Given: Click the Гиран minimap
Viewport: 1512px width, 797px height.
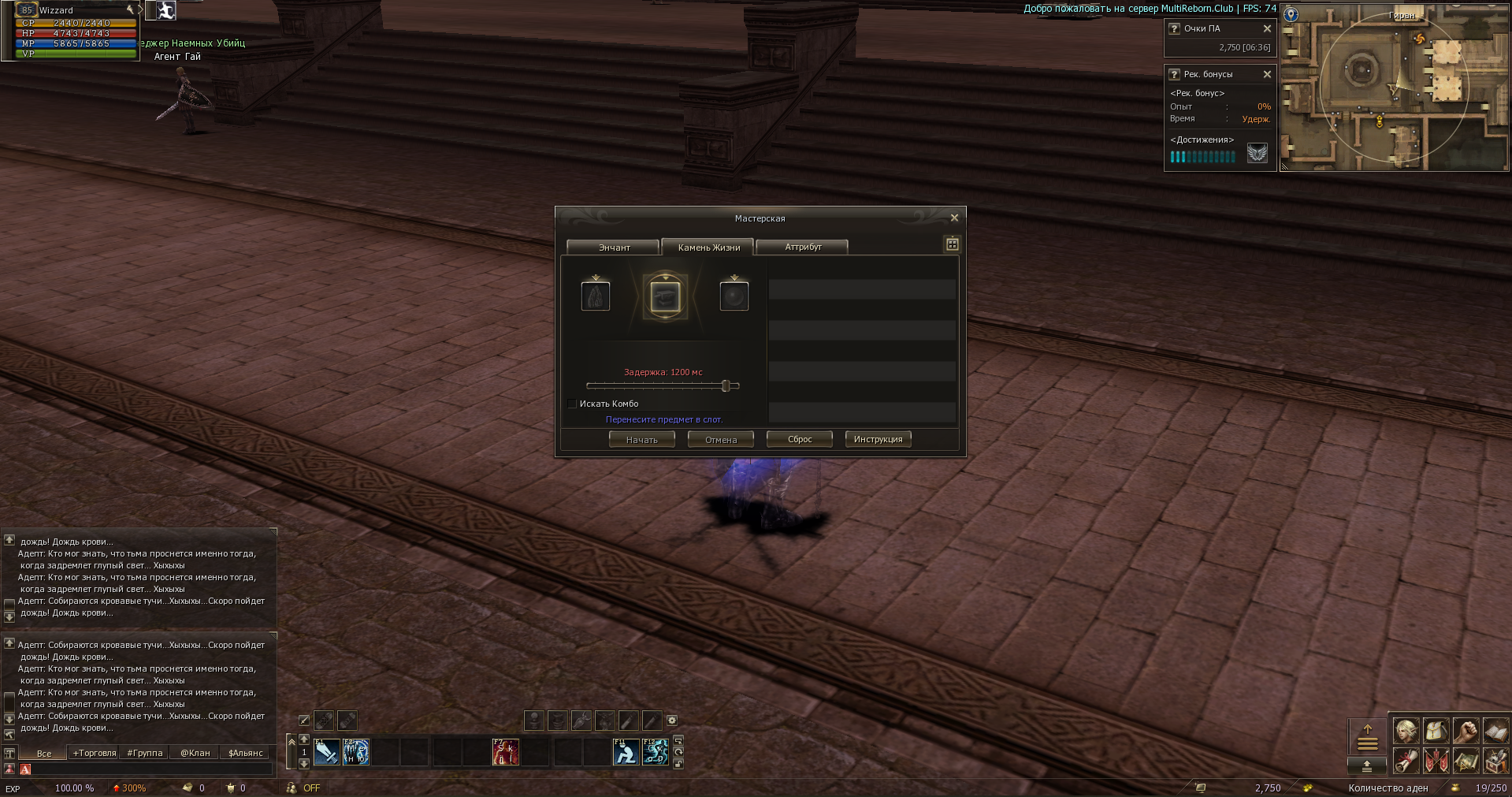Looking at the screenshot, I should pos(1393,87).
